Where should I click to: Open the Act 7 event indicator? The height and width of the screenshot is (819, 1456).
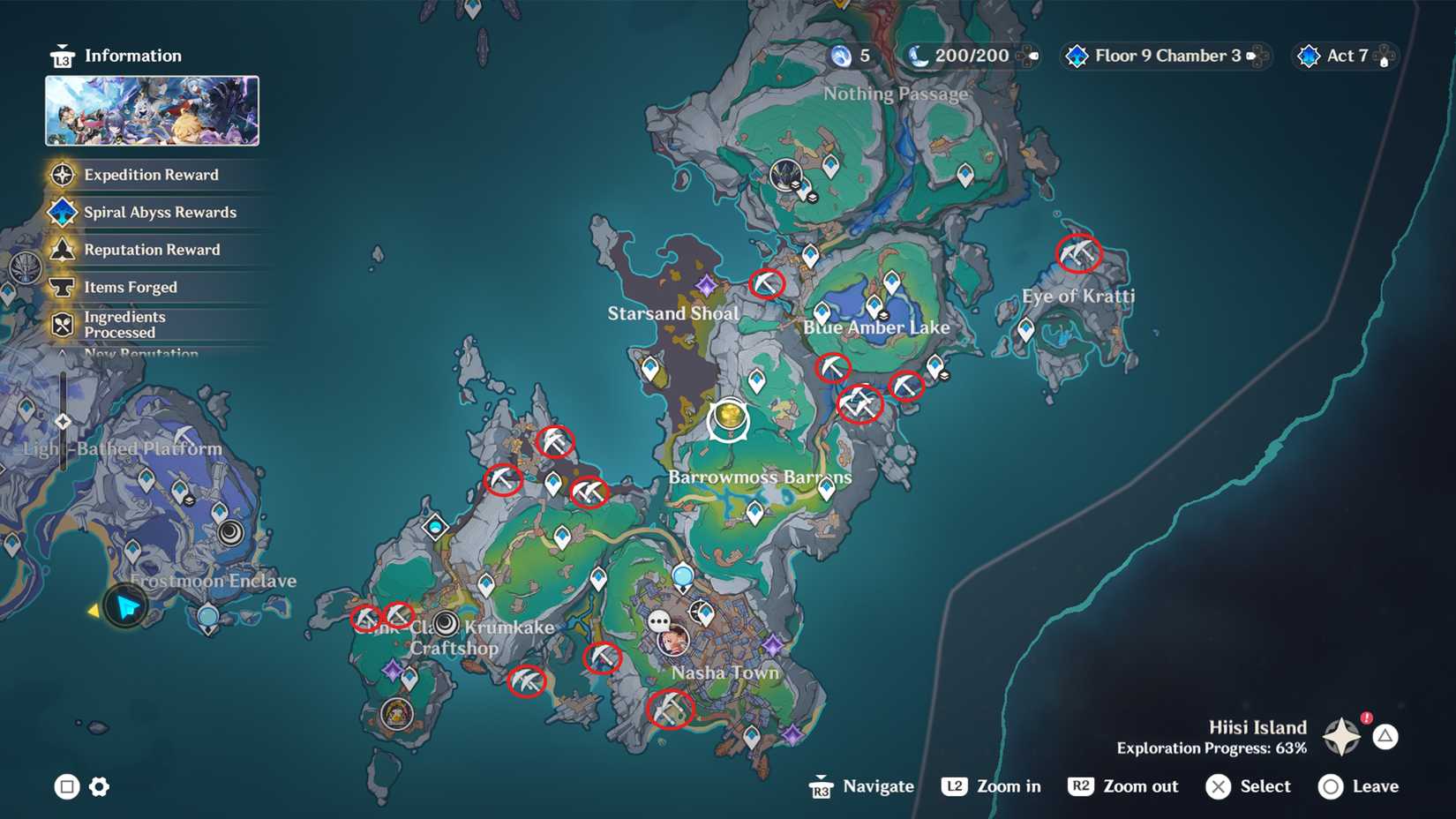(1342, 55)
